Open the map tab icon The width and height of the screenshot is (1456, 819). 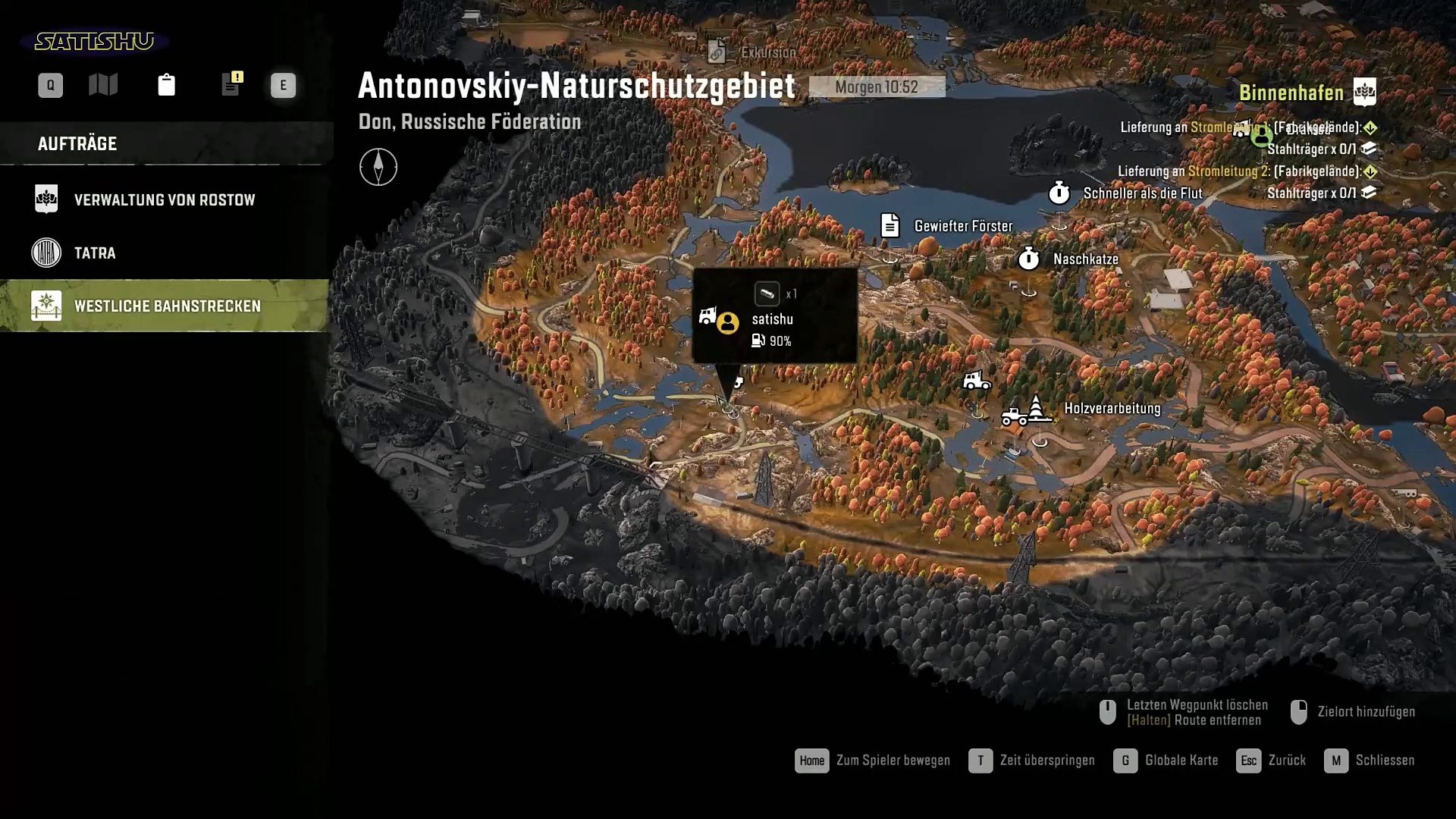pos(103,85)
